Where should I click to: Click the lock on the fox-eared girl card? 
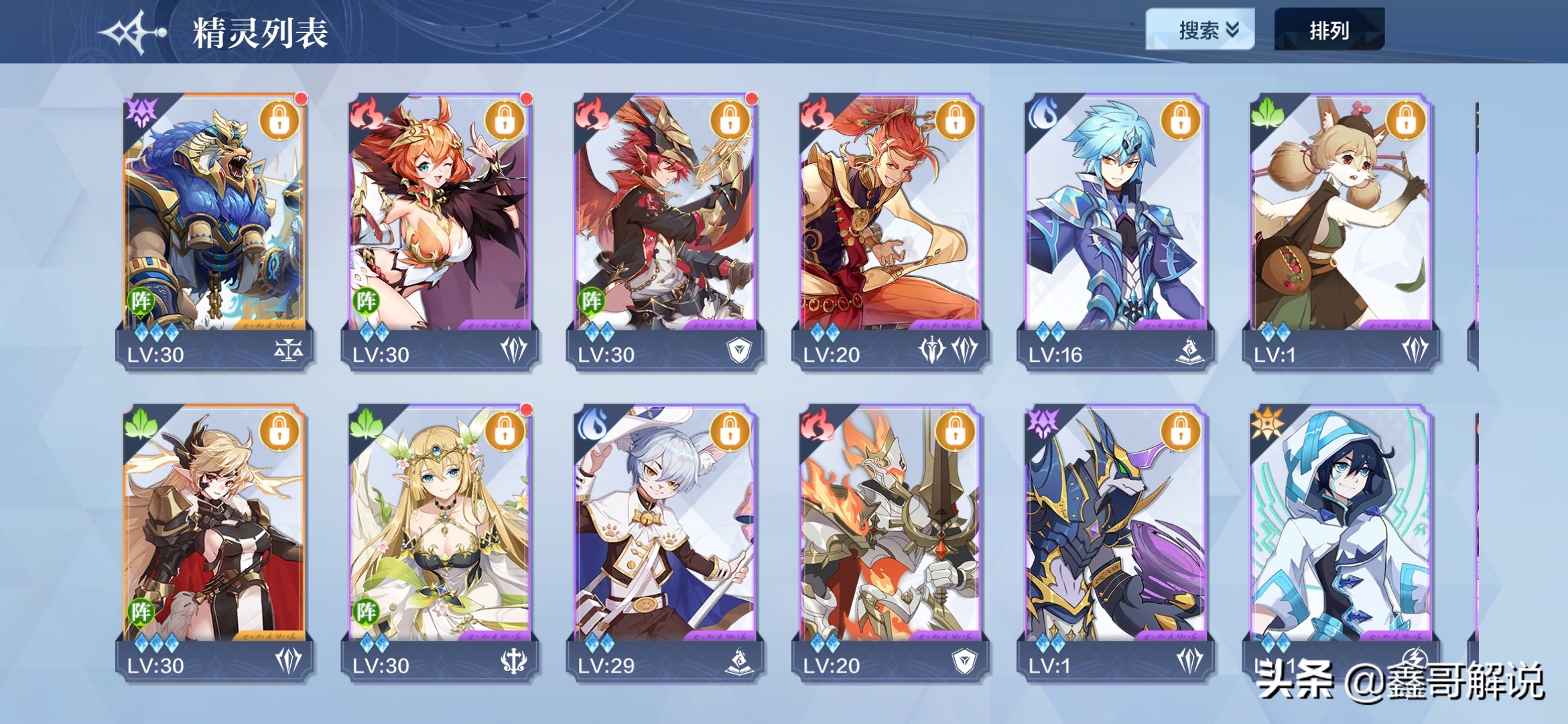[1405, 121]
